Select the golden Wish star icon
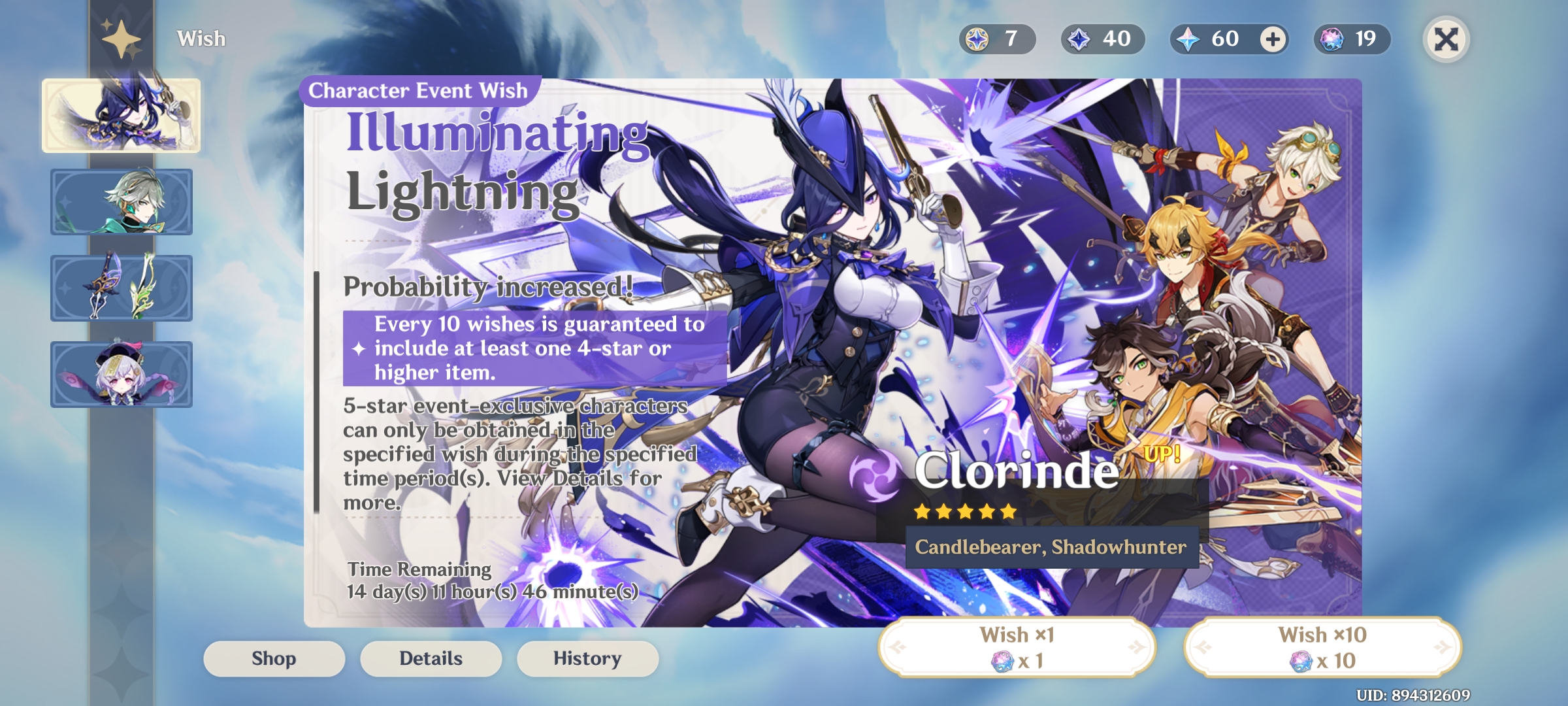The image size is (1568, 706). [x=121, y=38]
